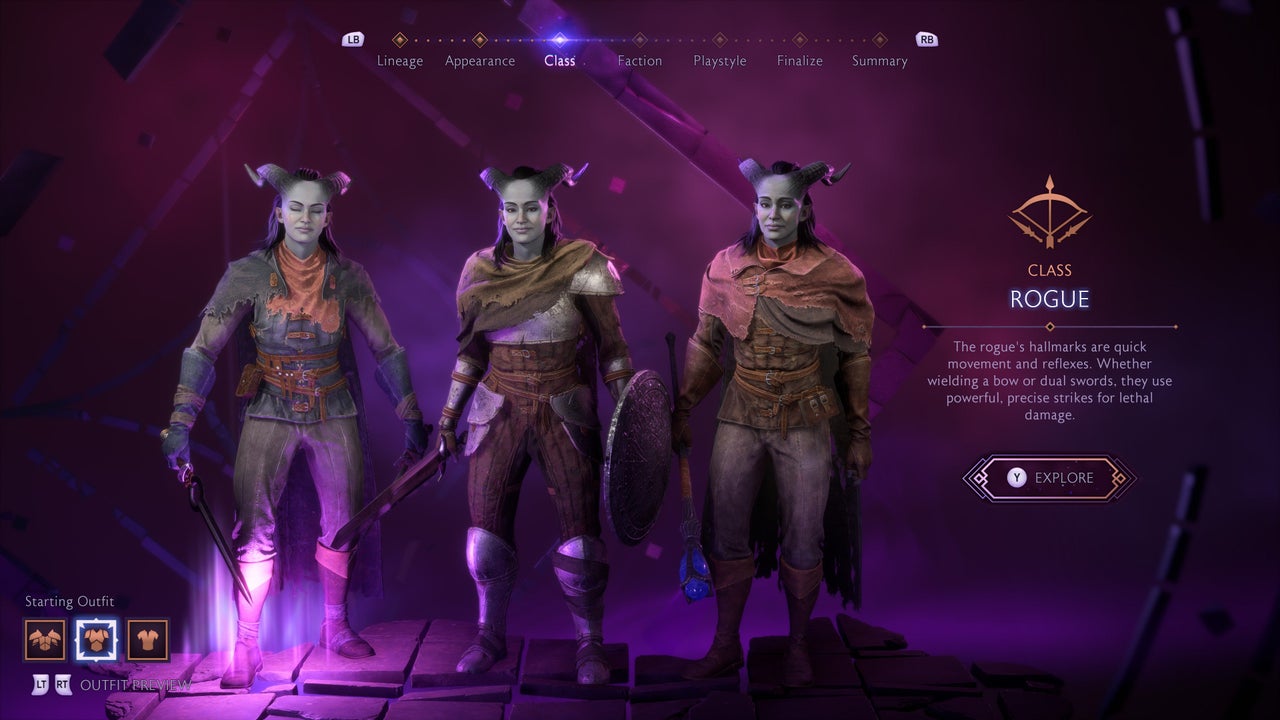Choose the heavy spiked-pauldron starting outfit
The image size is (1280, 720).
[x=45, y=640]
